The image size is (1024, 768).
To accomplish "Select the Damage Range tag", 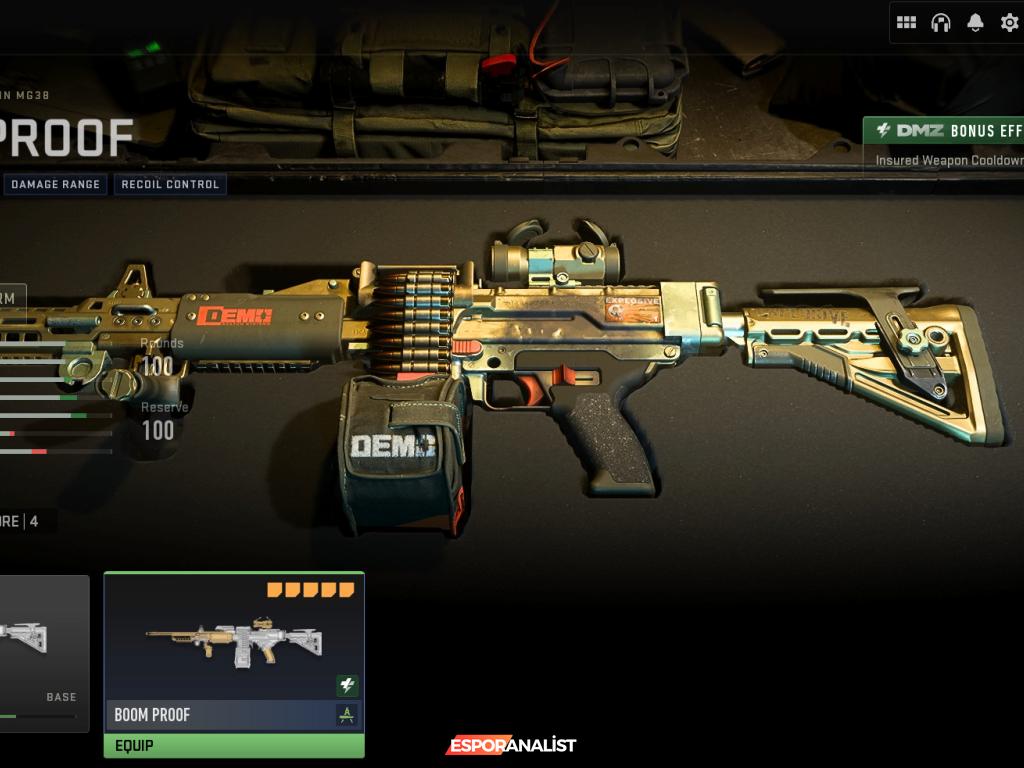I will click(x=55, y=185).
